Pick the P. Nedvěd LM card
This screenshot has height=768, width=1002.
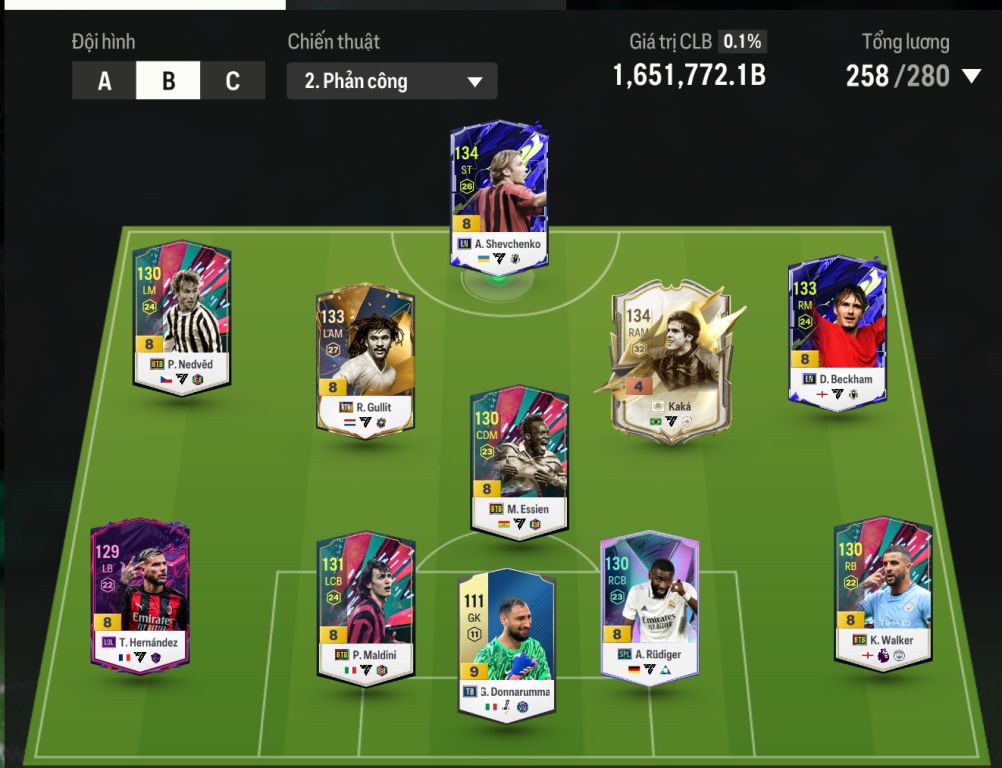coord(182,317)
